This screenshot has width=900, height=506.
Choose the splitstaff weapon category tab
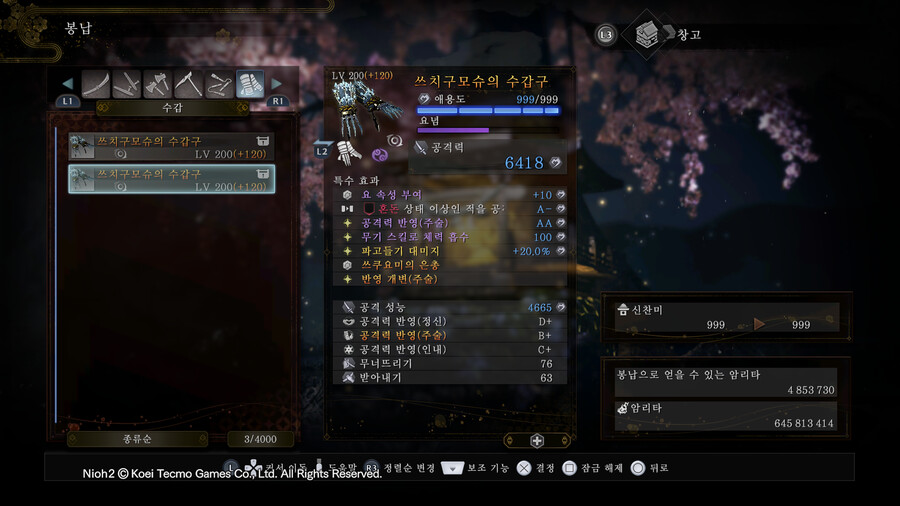220,84
